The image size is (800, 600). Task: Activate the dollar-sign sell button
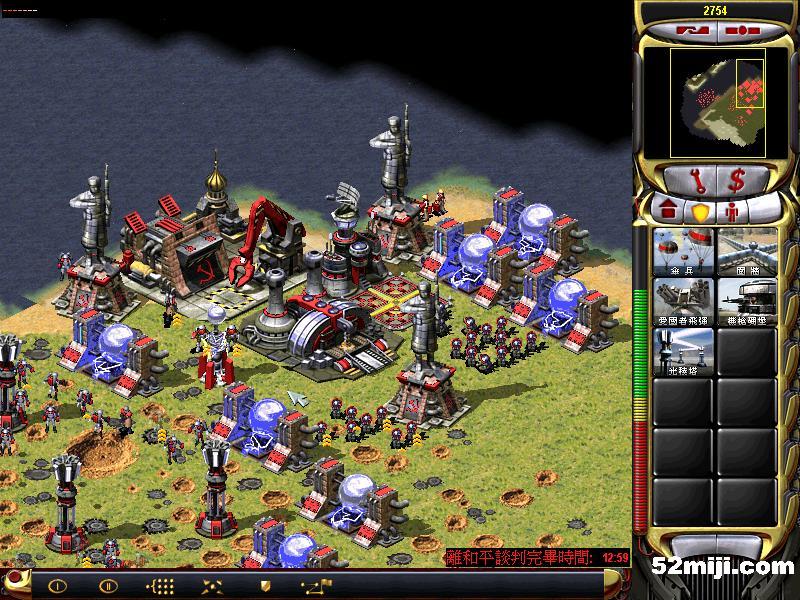[x=737, y=181]
